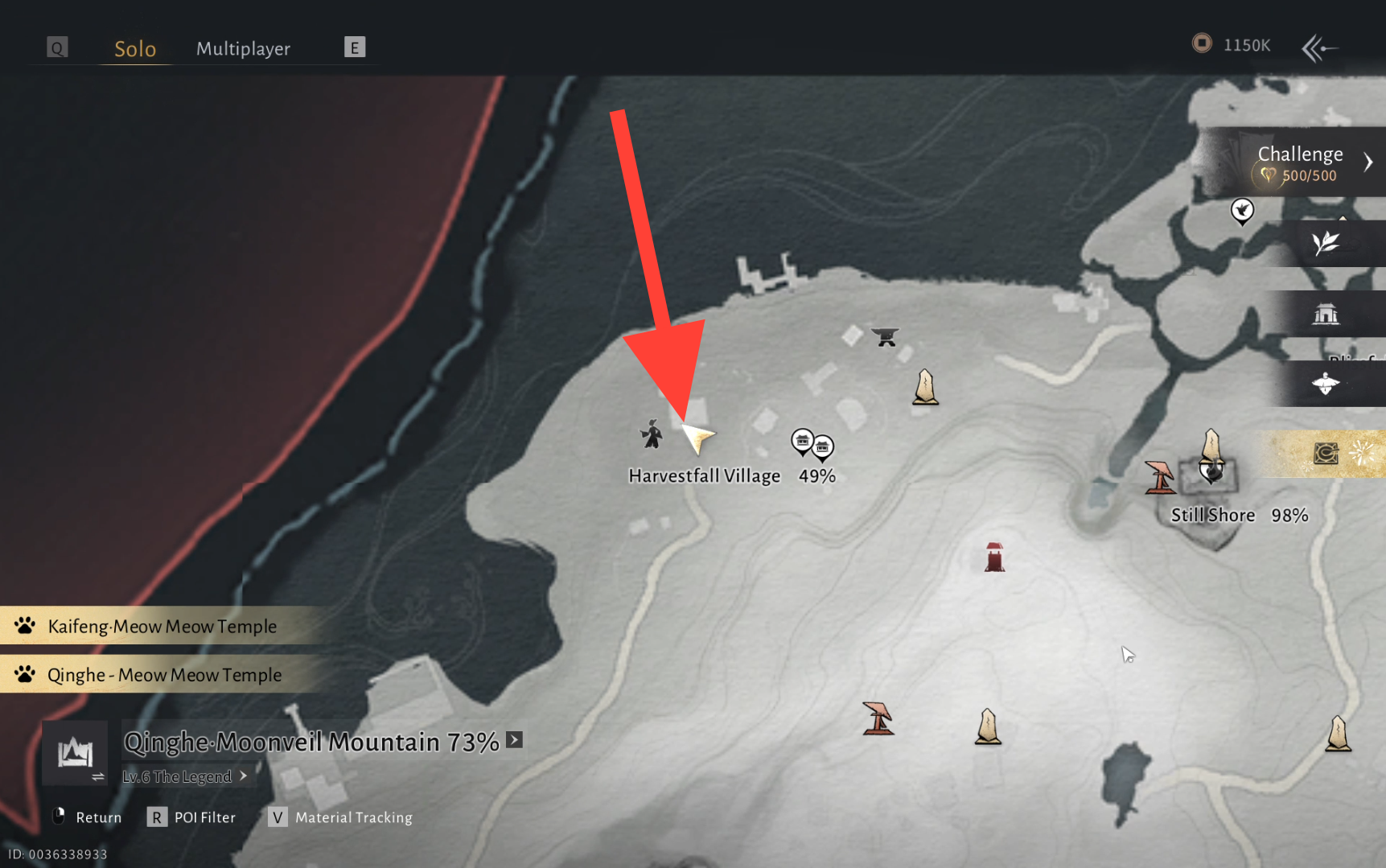
Task: Open the Lv.6 The Legend details
Action: pos(184,776)
